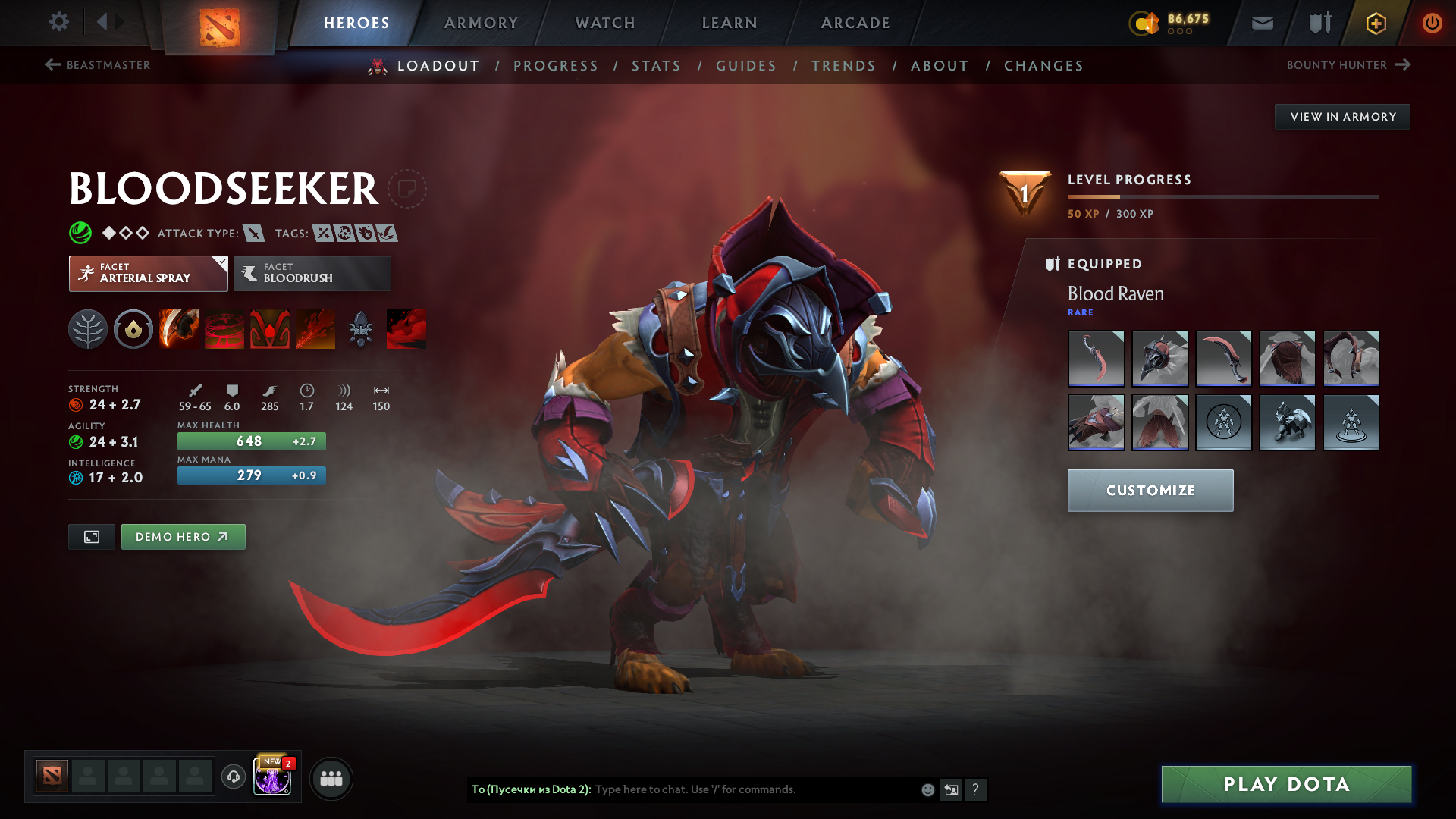Select the Blood Raven dagger item thumbnail
Viewport: 1456px width, 819px height.
(1097, 359)
